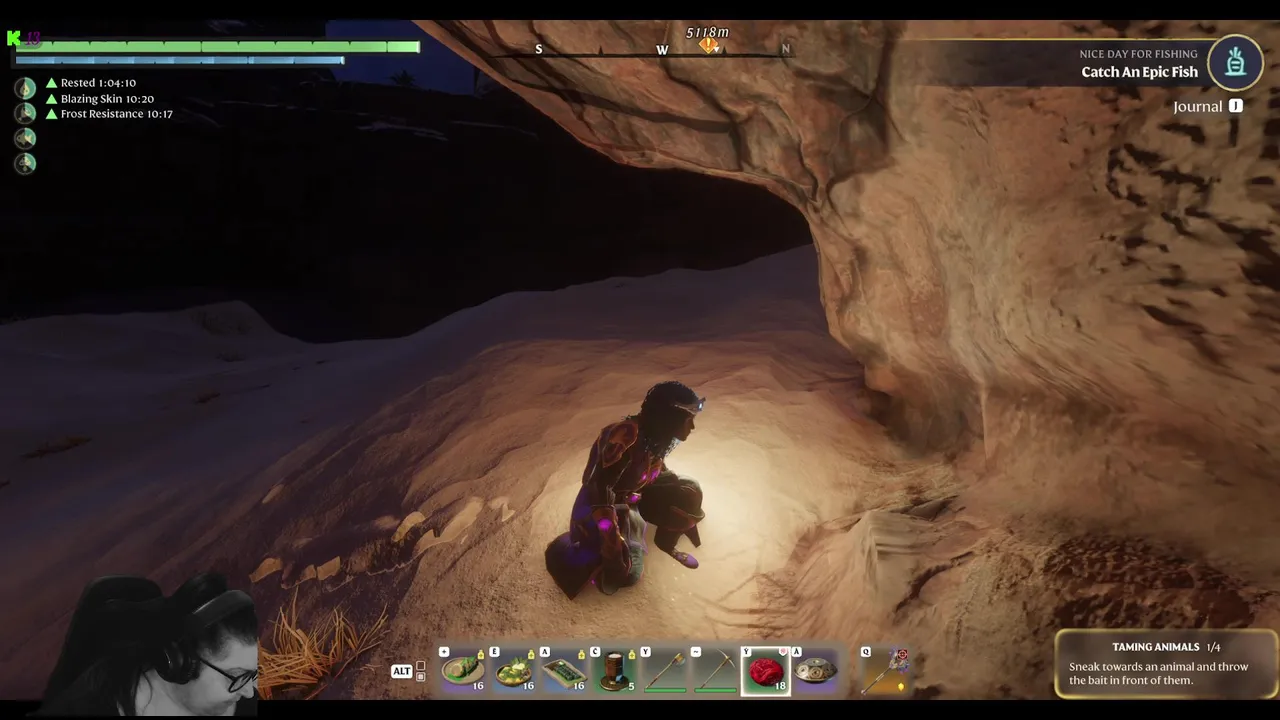Open the Catch An Epic Fish quest tracker
The height and width of the screenshot is (720, 1280).
point(1139,72)
